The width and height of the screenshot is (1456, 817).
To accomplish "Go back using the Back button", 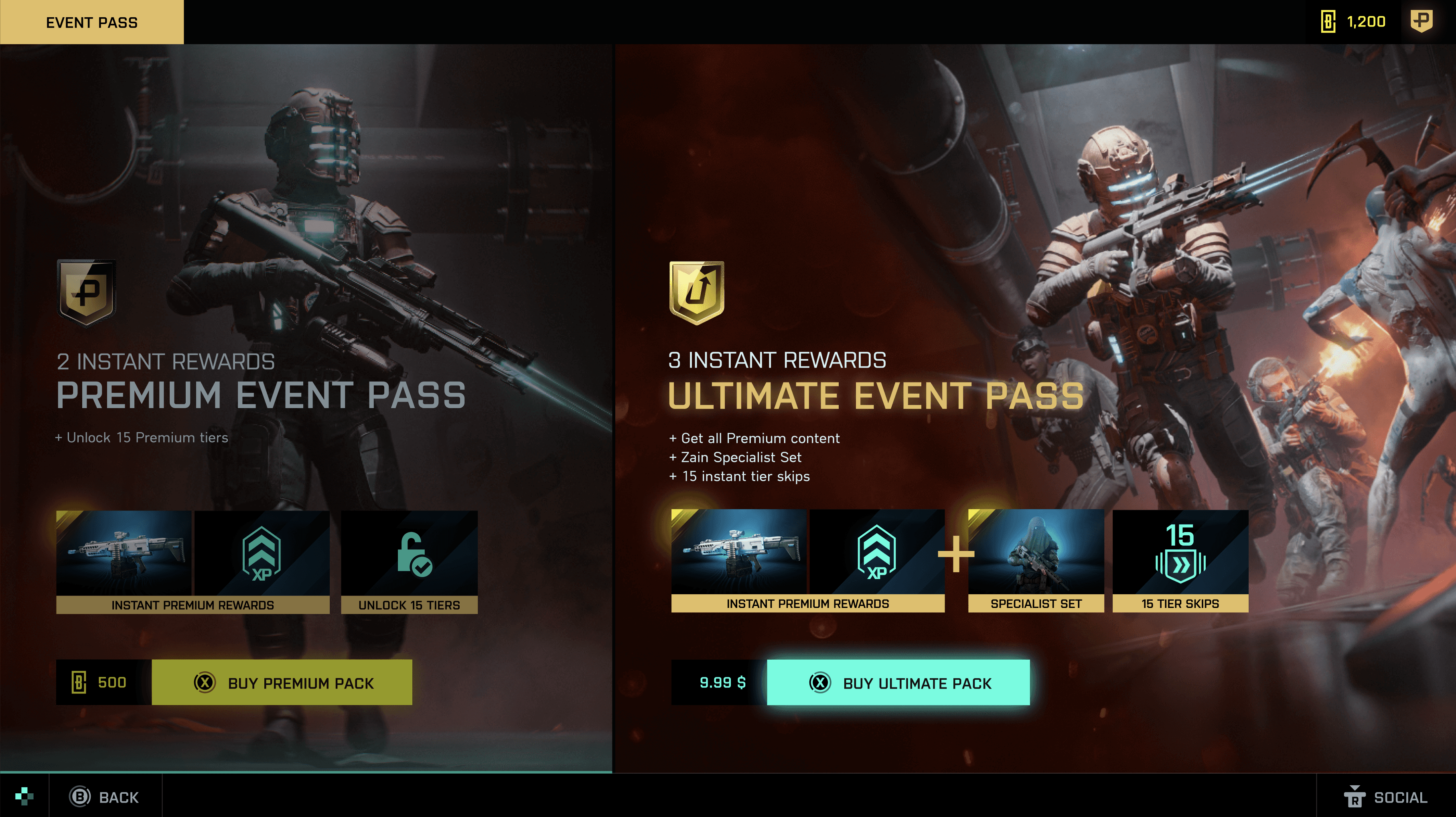I will click(105, 797).
